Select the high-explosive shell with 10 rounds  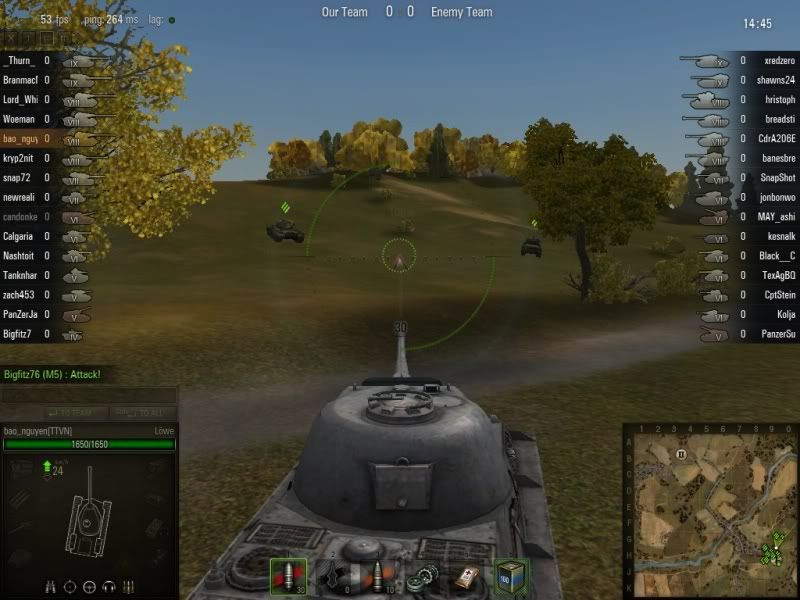pos(378,576)
